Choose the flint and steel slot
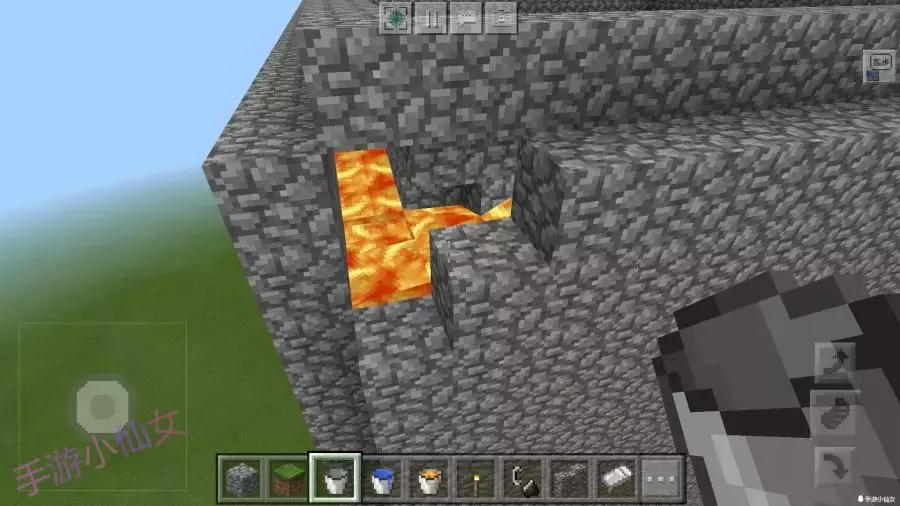The width and height of the screenshot is (900, 506). [x=524, y=478]
